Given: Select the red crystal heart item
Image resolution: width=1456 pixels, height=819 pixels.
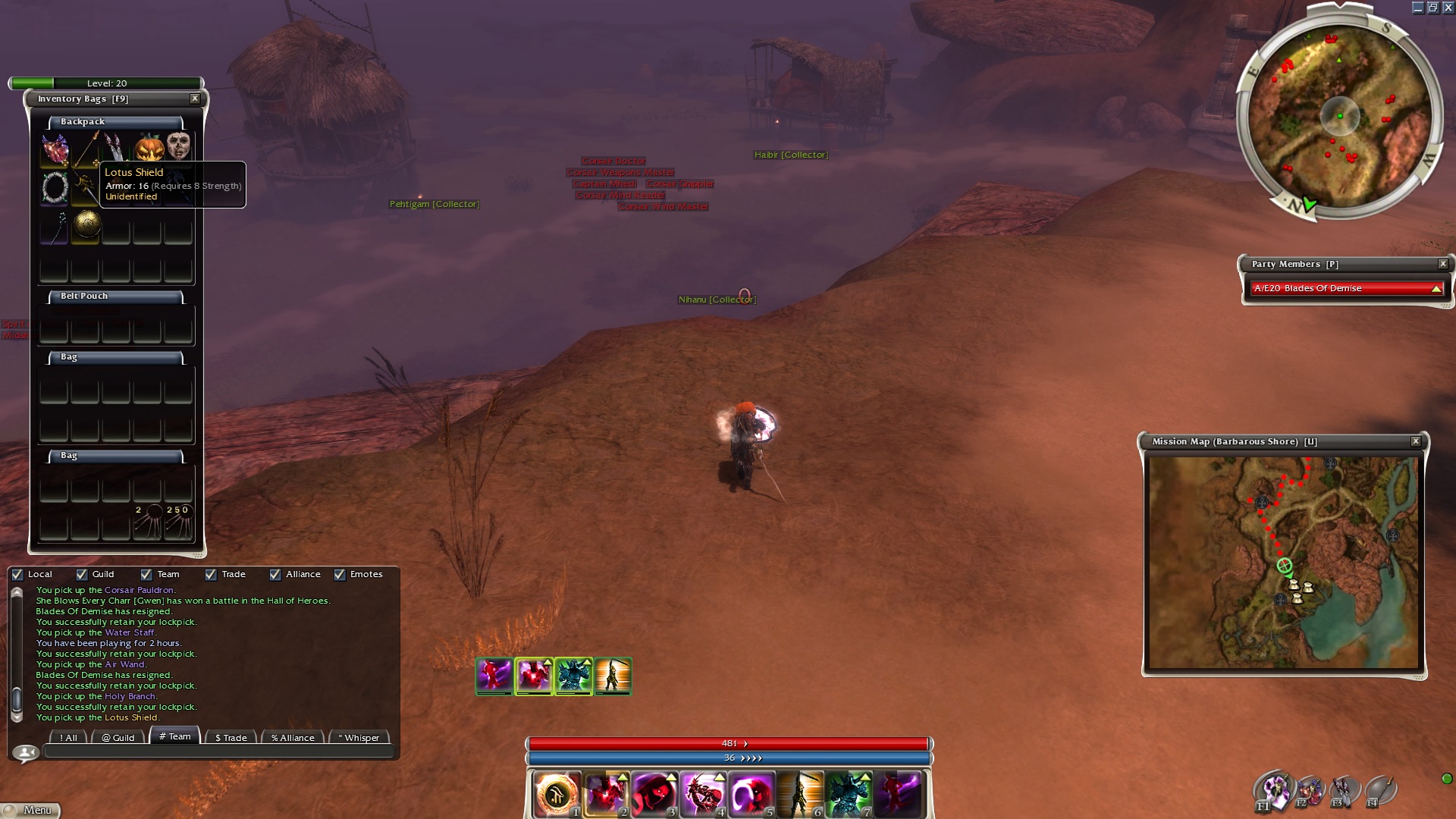Looking at the screenshot, I should [x=55, y=148].
